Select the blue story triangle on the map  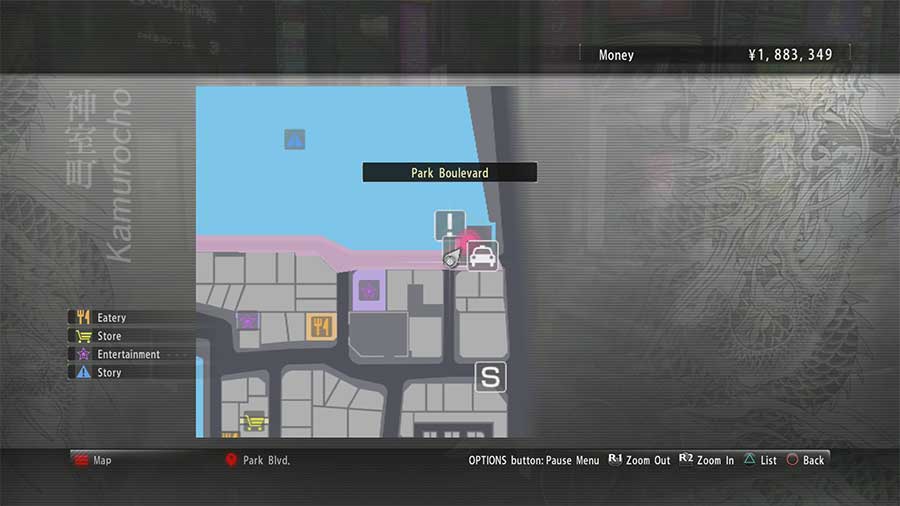[x=294, y=139]
